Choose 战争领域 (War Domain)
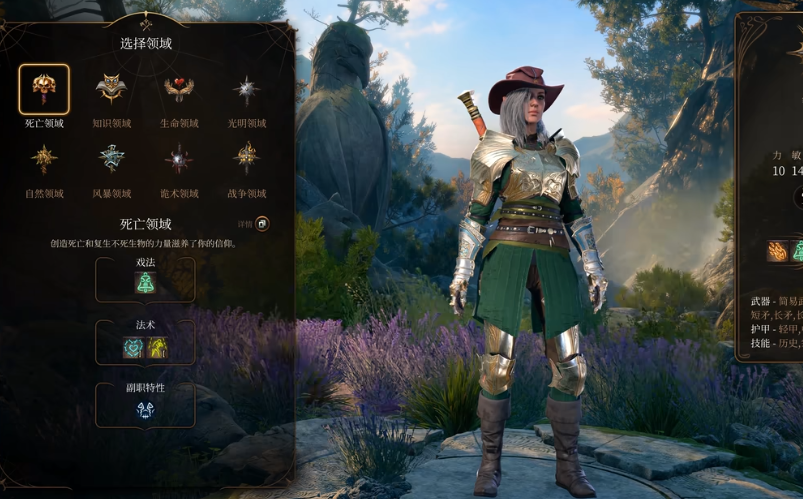Viewport: 803px width, 499px height. 246,158
